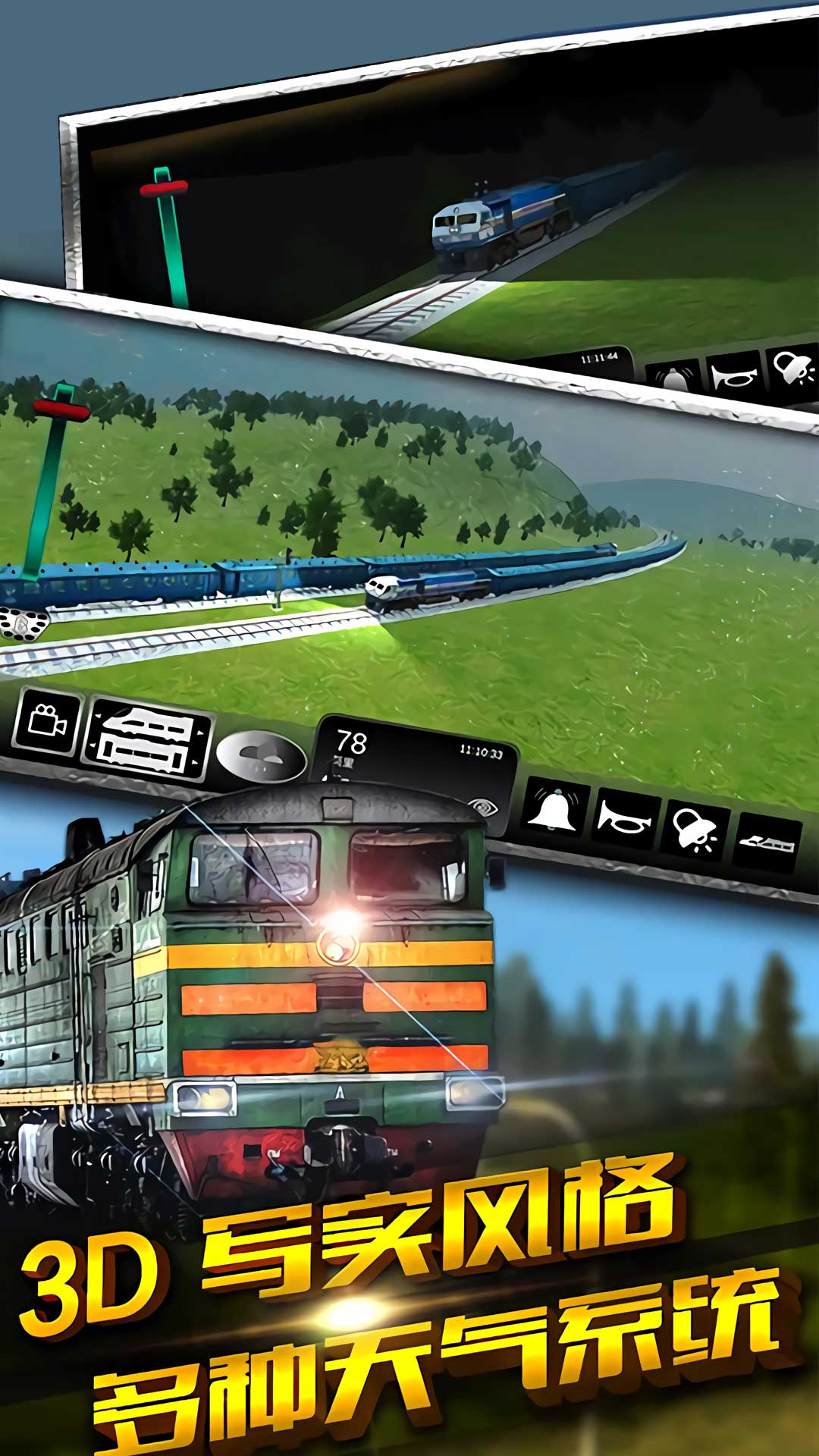Switch the camera view with the camera icon
Viewport: 819px width, 1456px height.
click(46, 721)
